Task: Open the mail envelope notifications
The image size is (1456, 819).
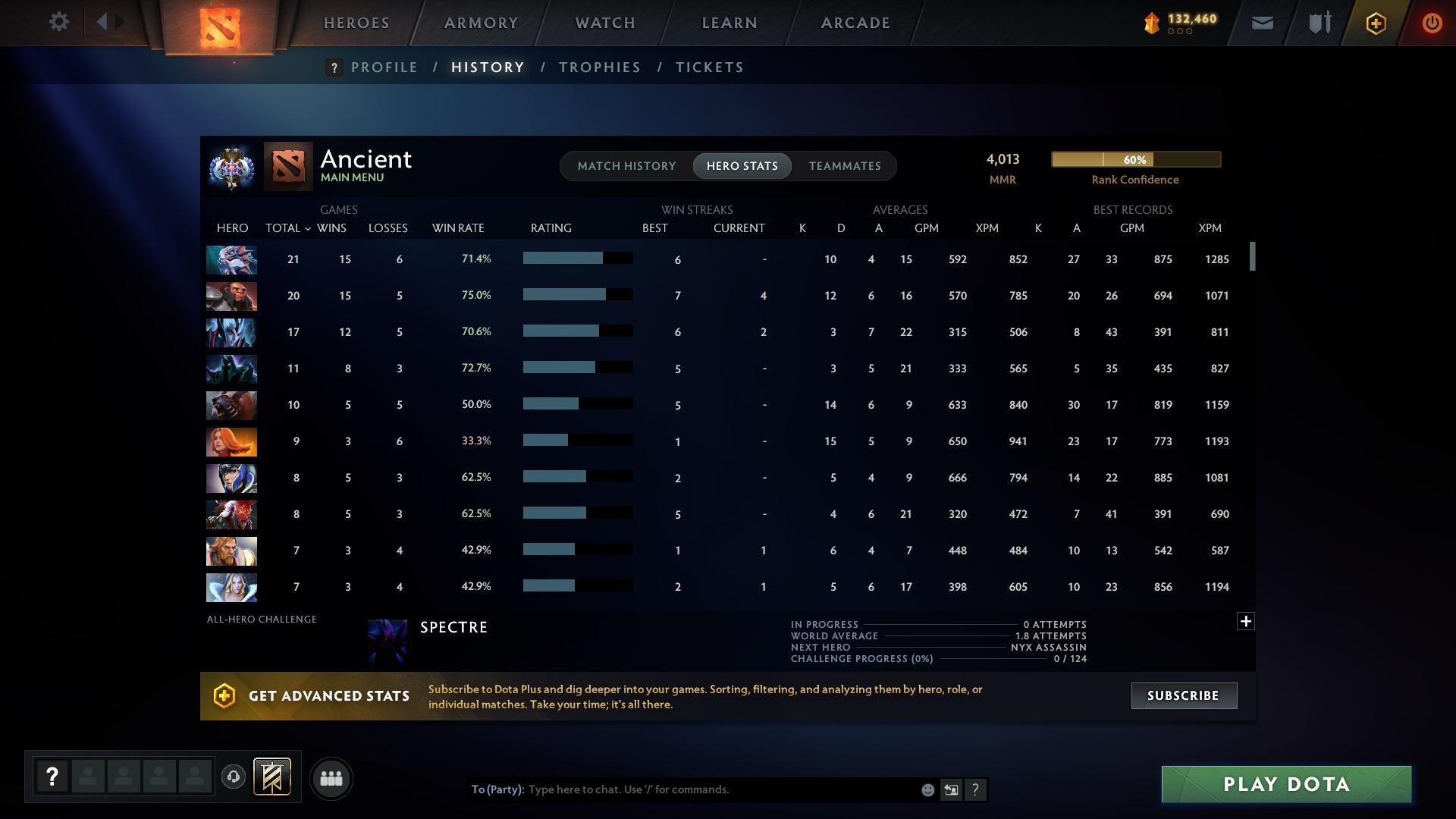Action: [x=1261, y=23]
